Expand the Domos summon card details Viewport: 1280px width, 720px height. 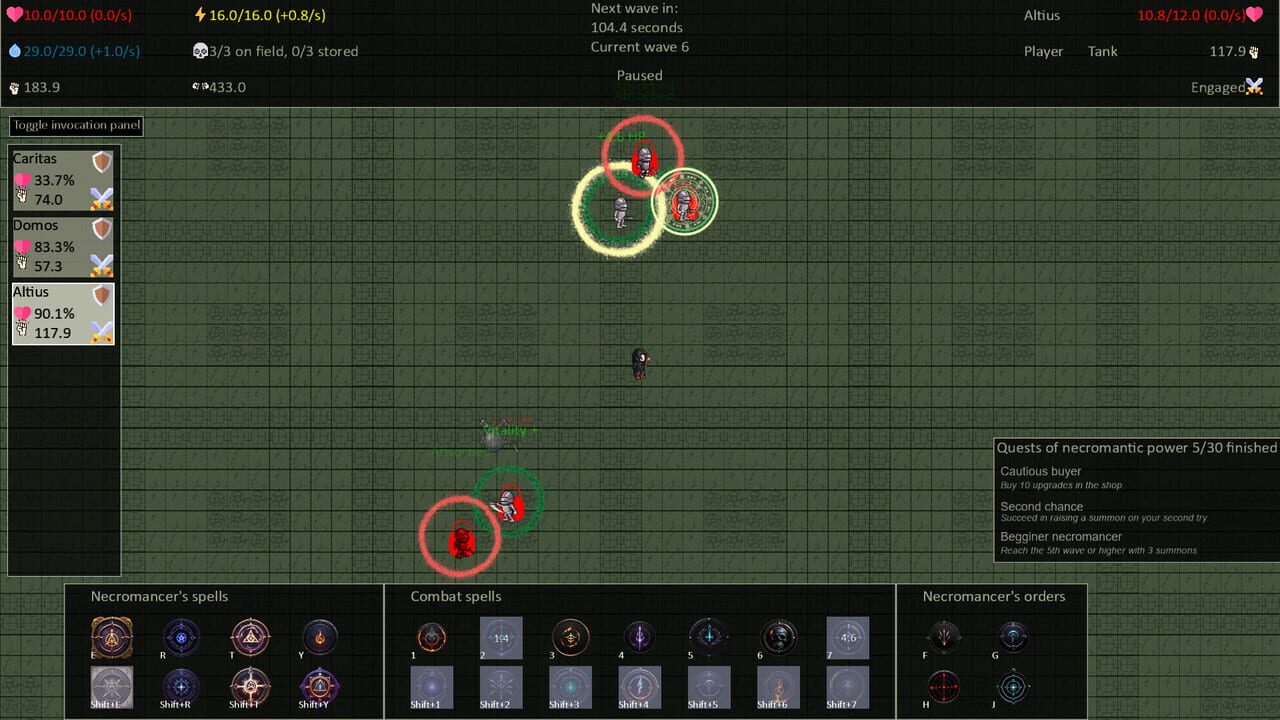tap(62, 246)
